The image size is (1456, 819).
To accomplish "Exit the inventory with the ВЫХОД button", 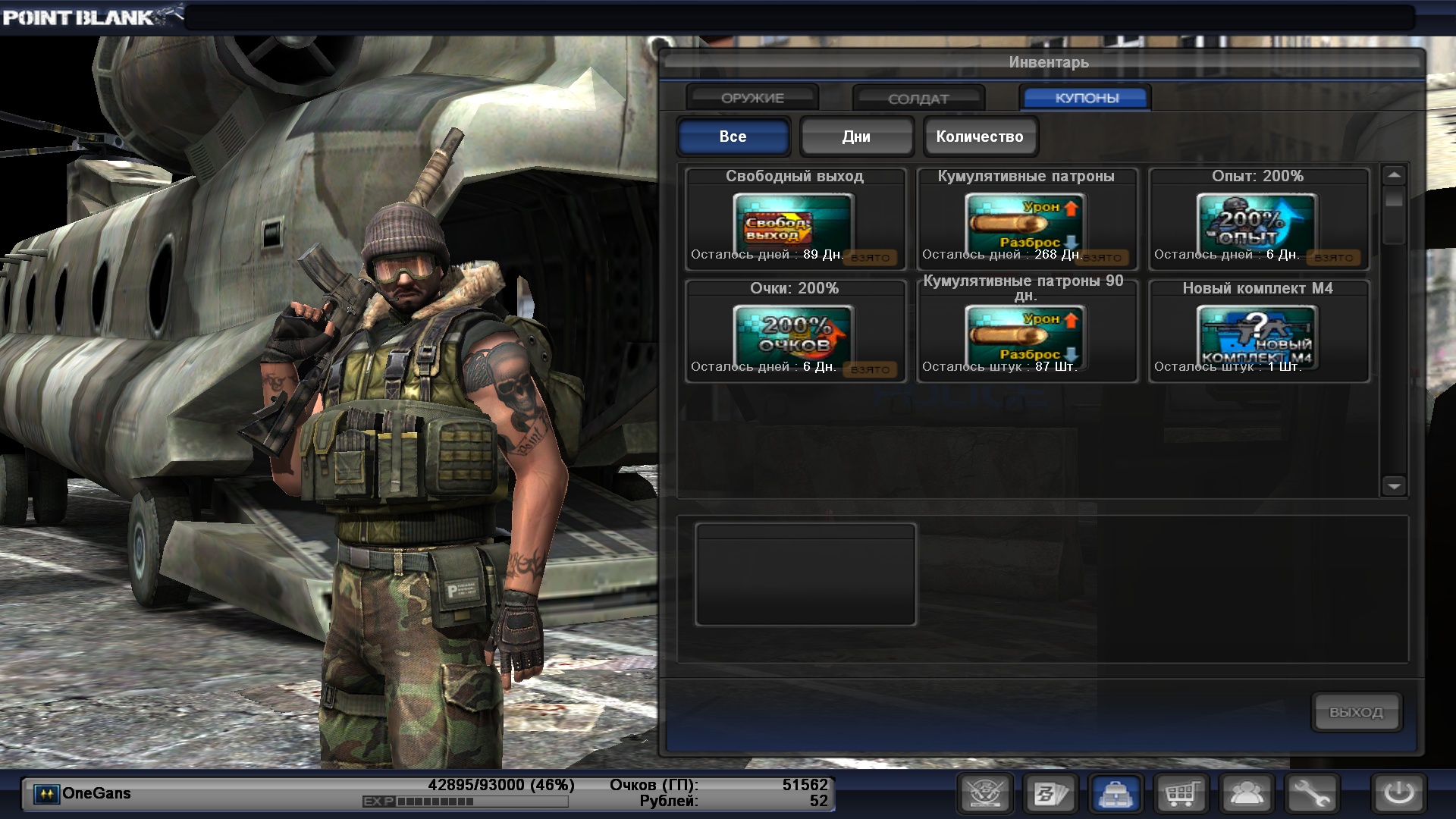I will click(x=1356, y=712).
